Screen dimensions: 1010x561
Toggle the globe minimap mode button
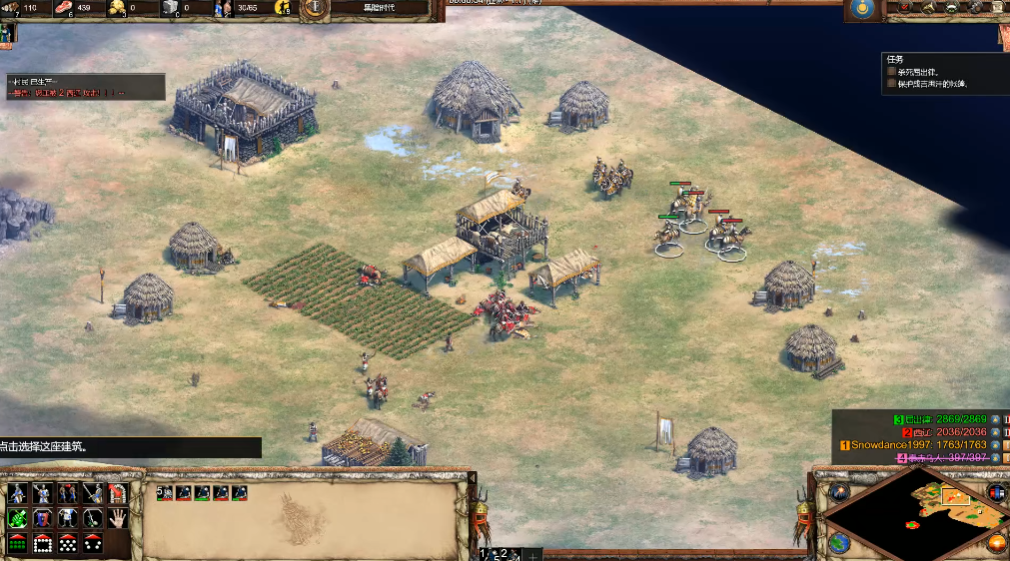pyautogui.click(x=839, y=542)
